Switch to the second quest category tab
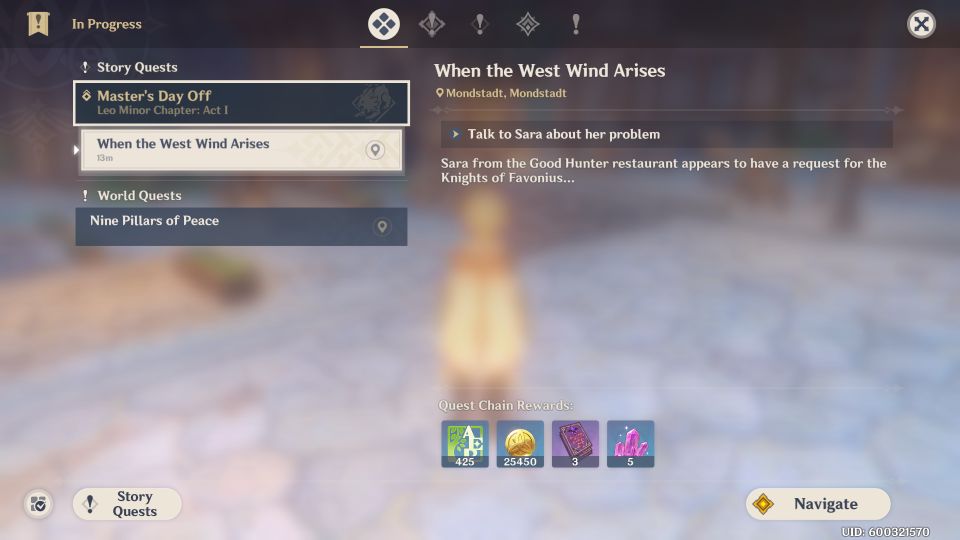The image size is (960, 540). [432, 24]
